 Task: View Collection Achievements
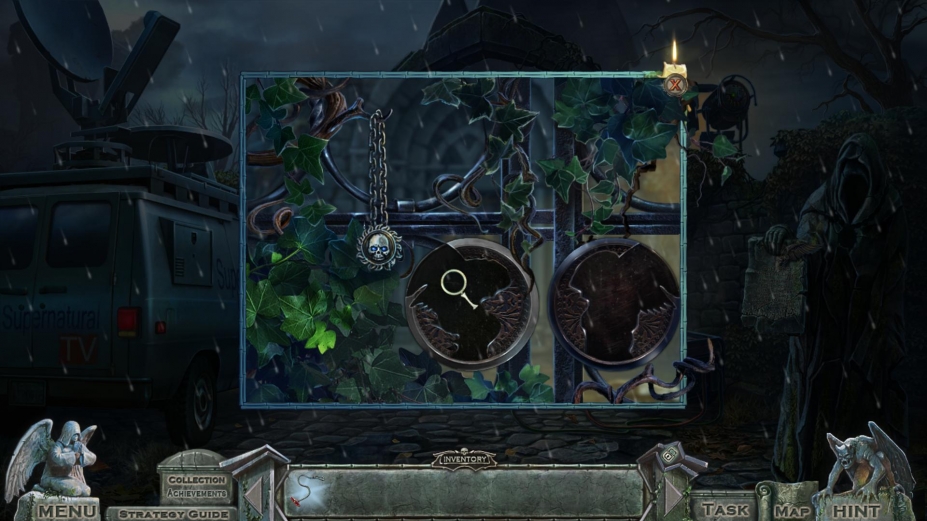click(196, 487)
